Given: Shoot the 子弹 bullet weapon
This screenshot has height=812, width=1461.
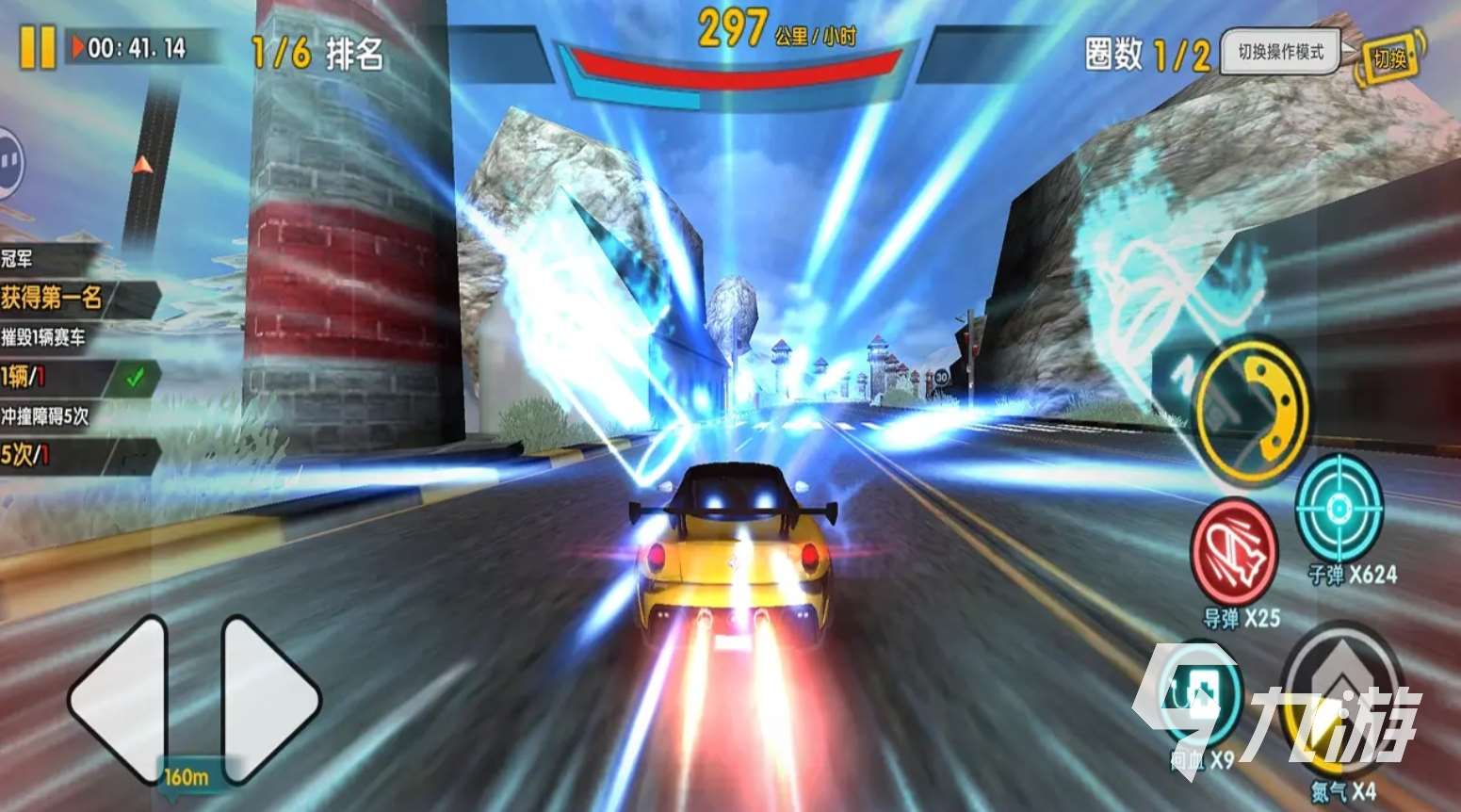Looking at the screenshot, I should tap(1339, 512).
